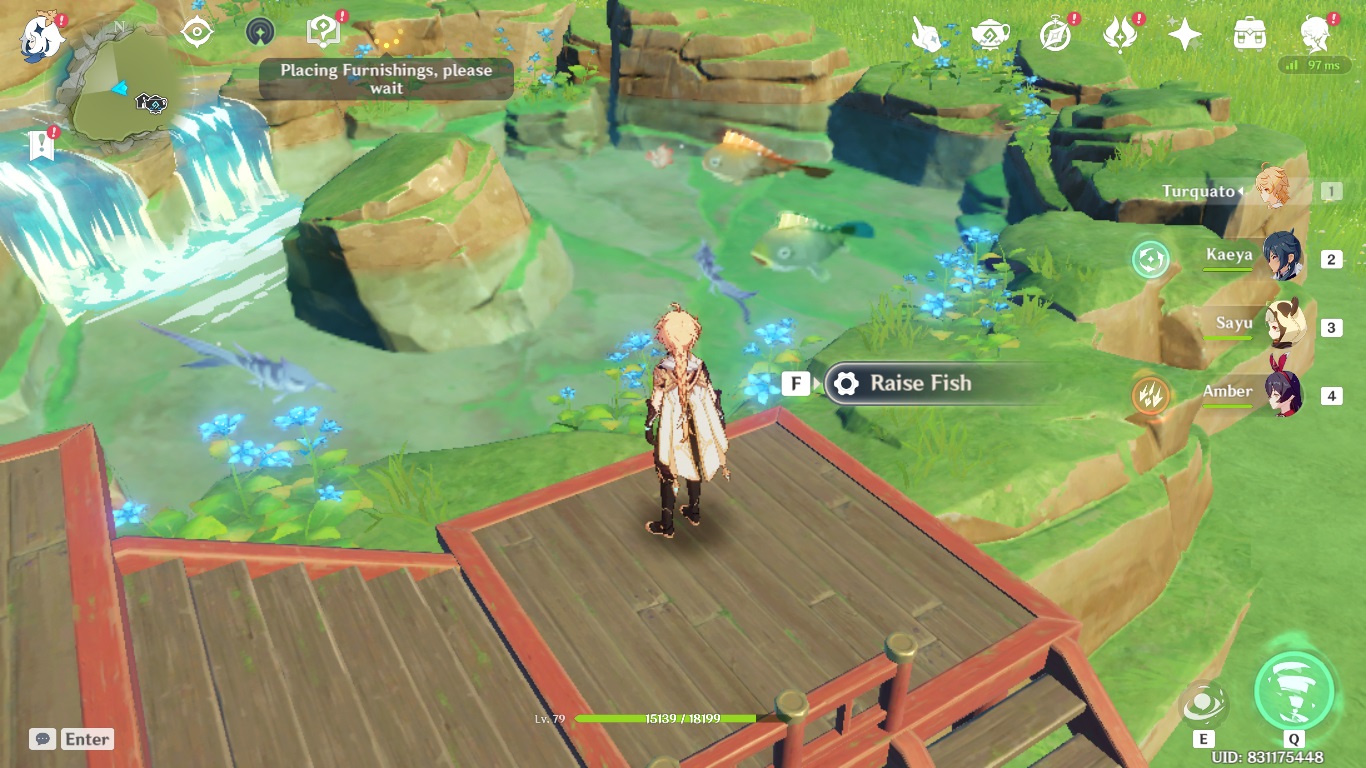Open the Inventory backpack icon

click(1249, 32)
